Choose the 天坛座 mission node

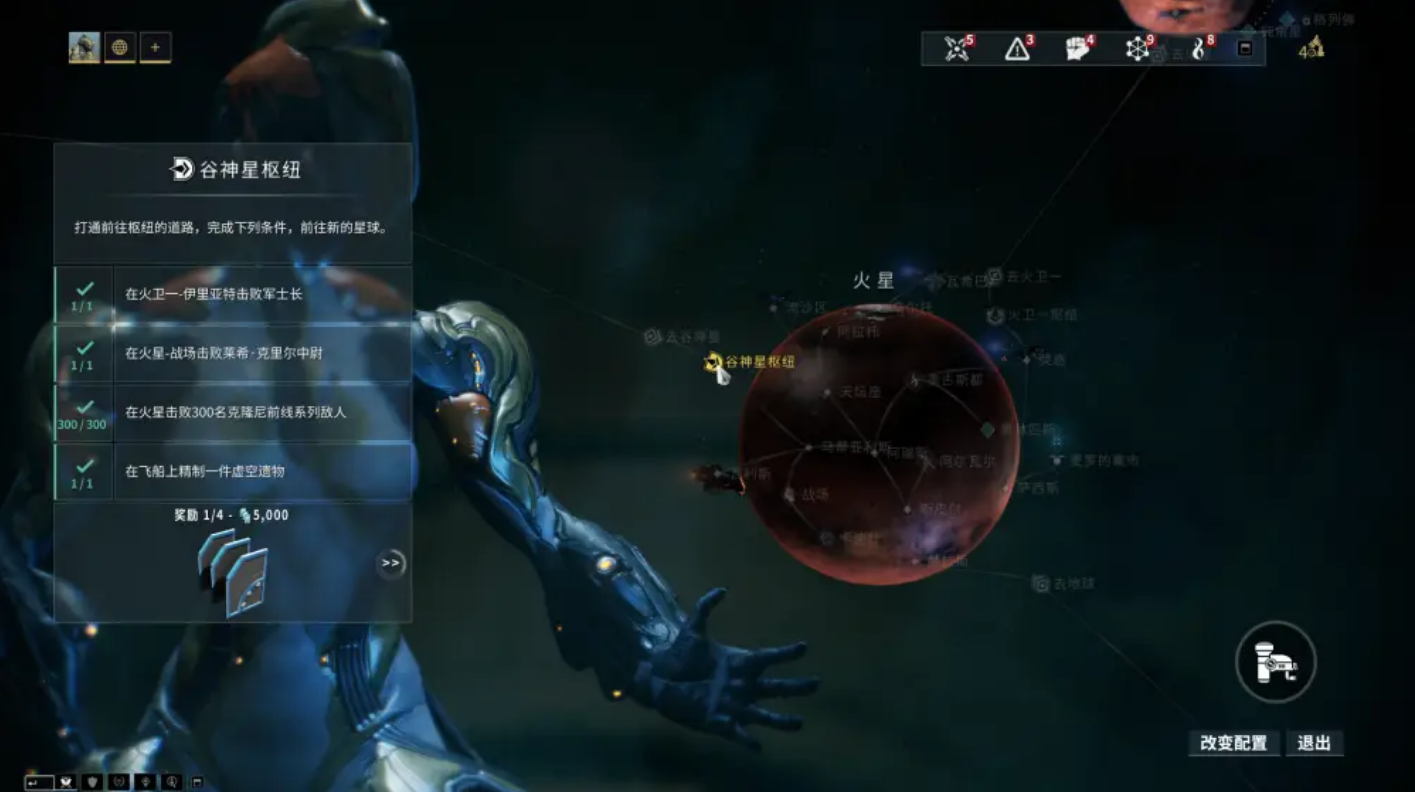[827, 393]
